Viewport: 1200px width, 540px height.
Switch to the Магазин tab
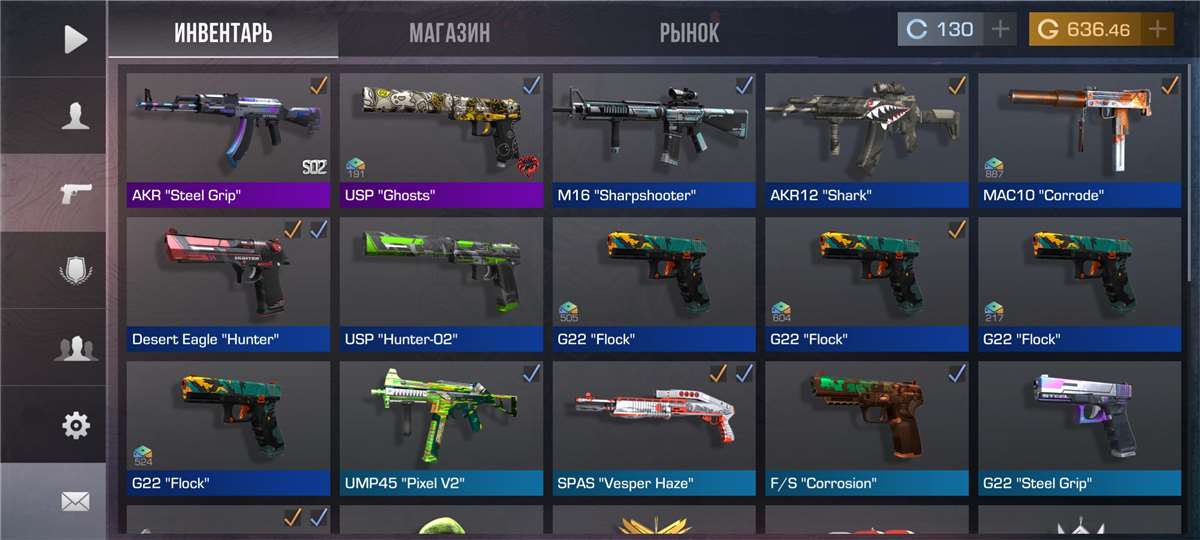[x=449, y=32]
